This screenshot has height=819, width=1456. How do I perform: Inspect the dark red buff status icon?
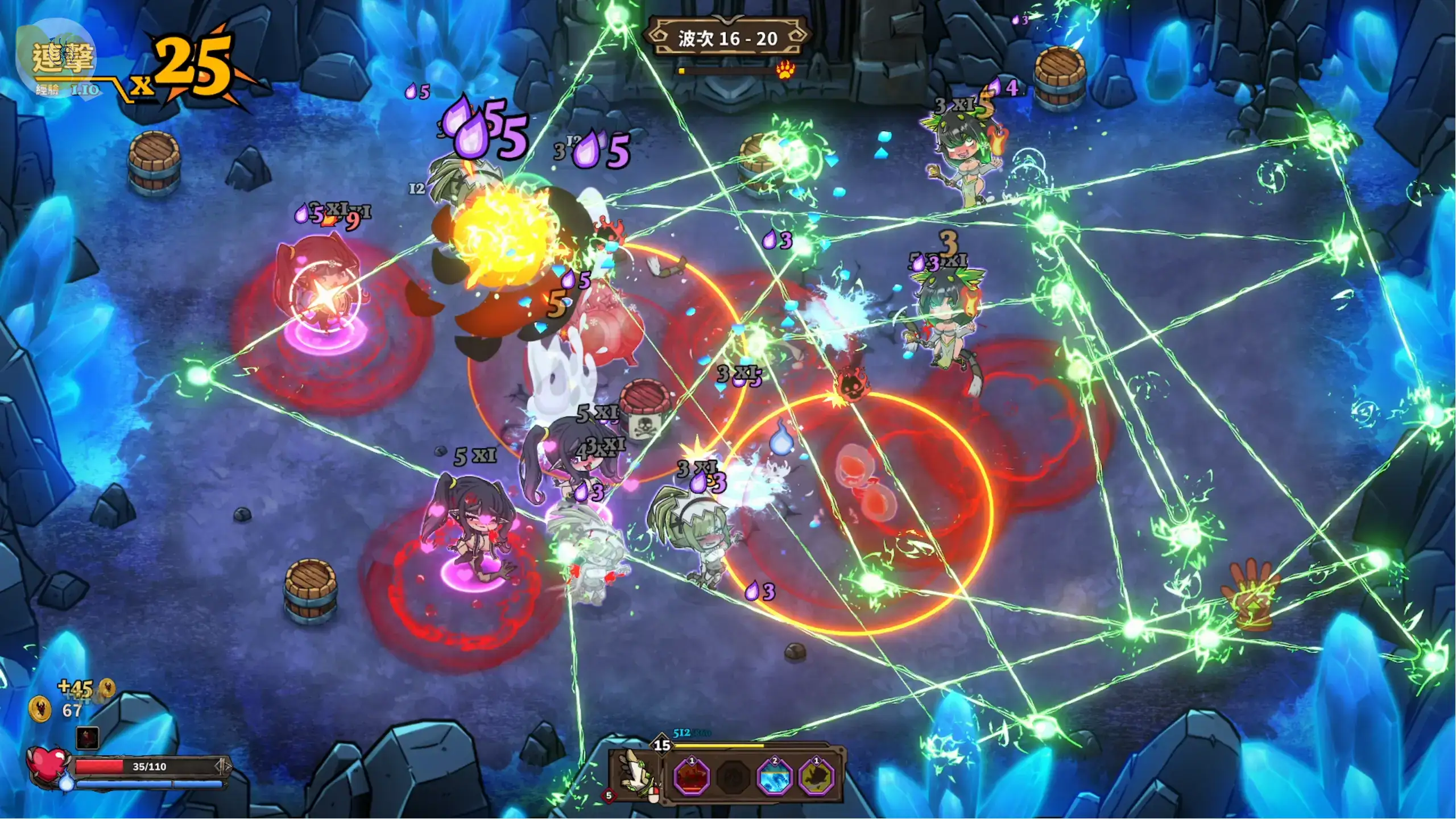pos(88,738)
